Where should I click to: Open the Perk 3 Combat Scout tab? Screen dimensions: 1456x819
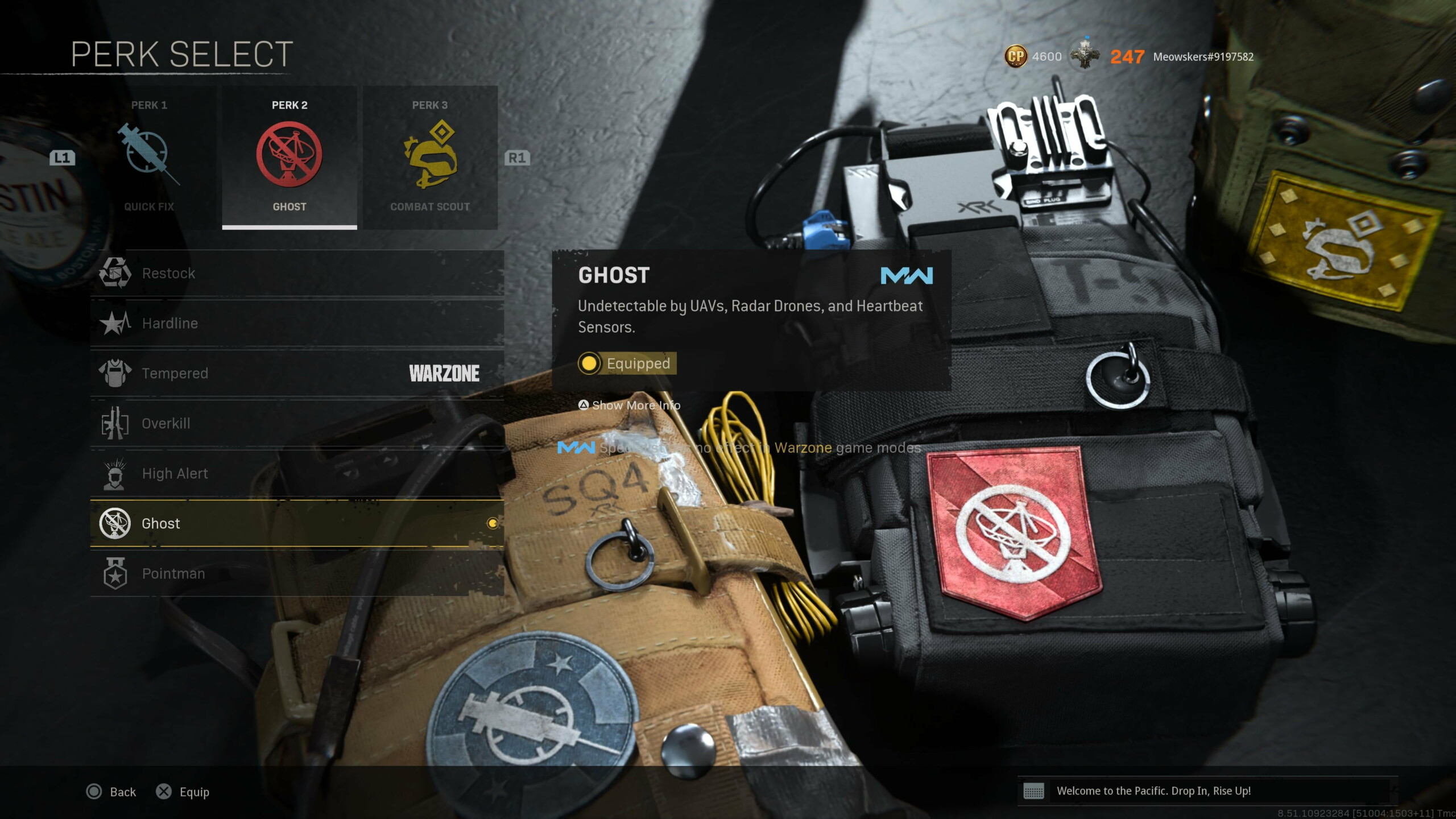coord(430,158)
